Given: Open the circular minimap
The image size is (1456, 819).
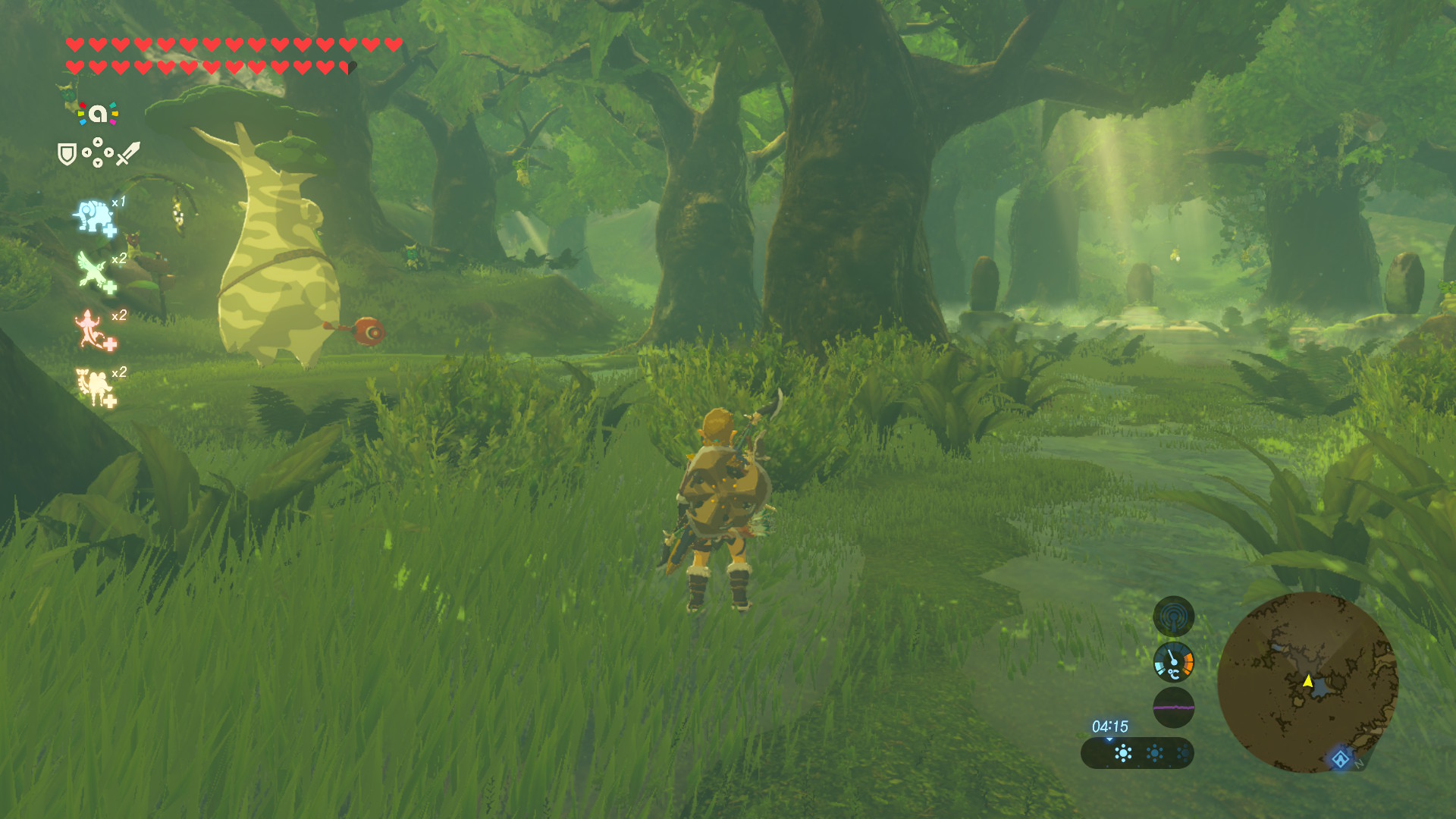Looking at the screenshot, I should 1307,682.
